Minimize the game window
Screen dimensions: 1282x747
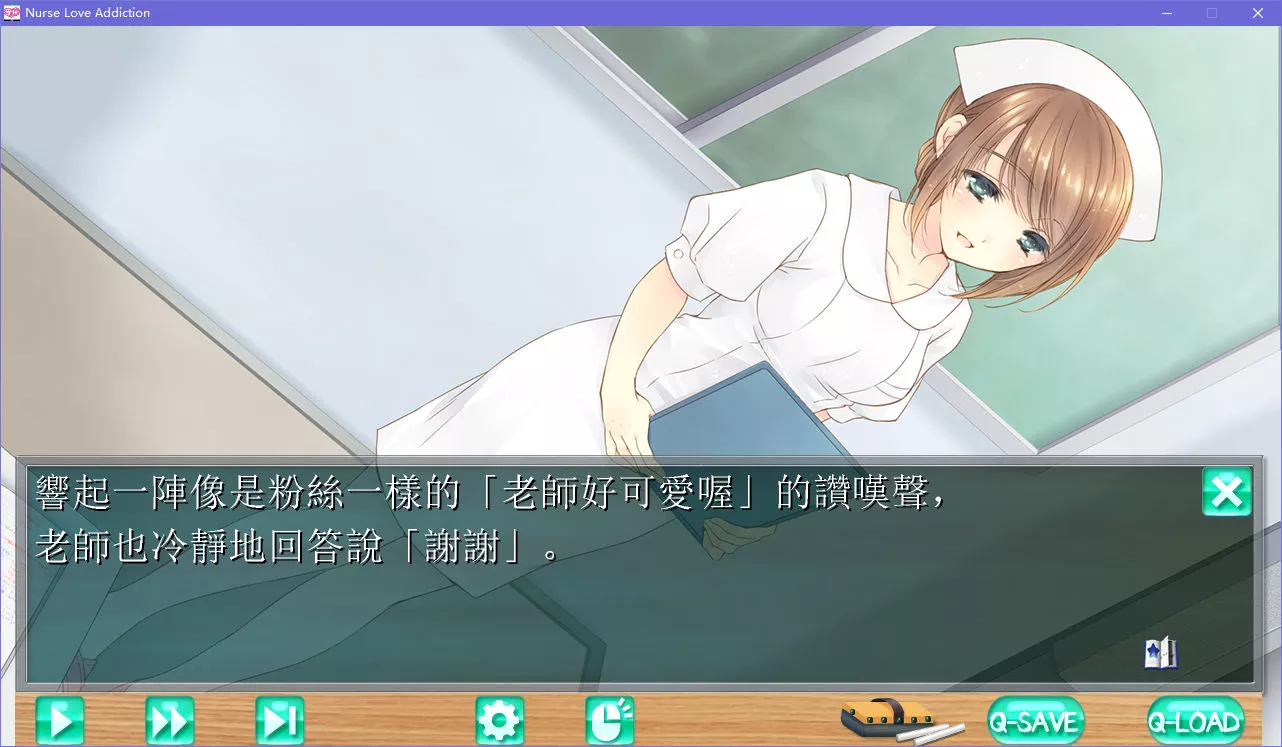(x=1165, y=13)
